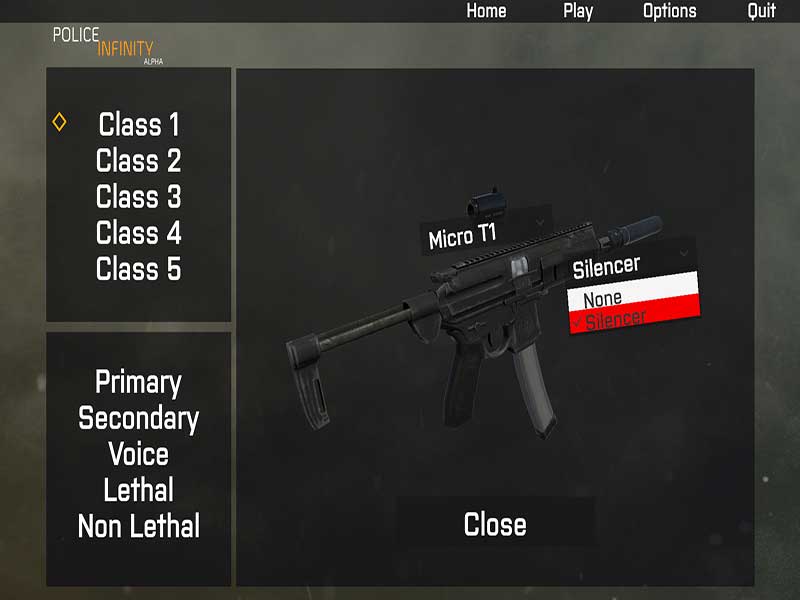Open the Home menu
800x600 pixels.
[486, 11]
